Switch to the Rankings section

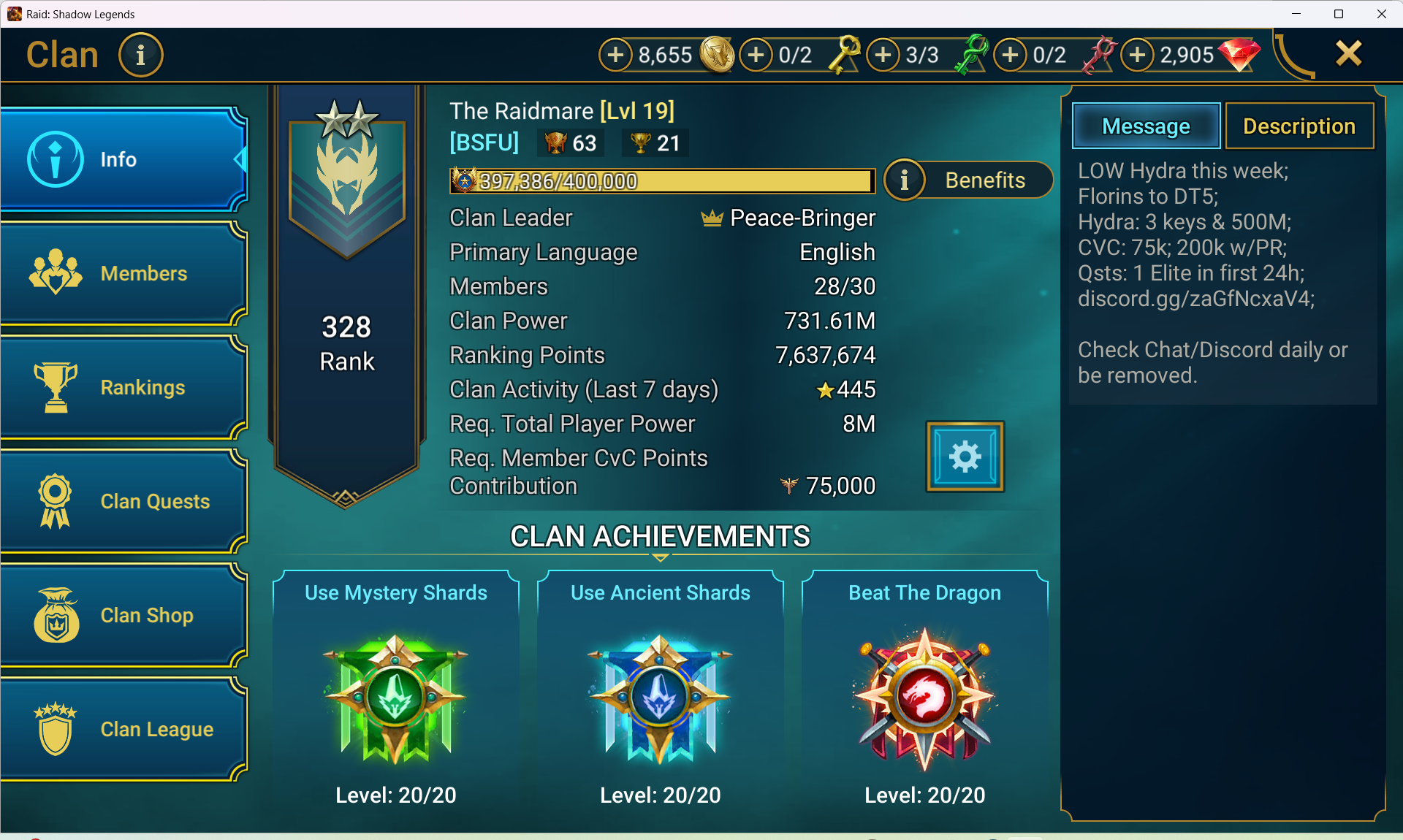tap(123, 387)
